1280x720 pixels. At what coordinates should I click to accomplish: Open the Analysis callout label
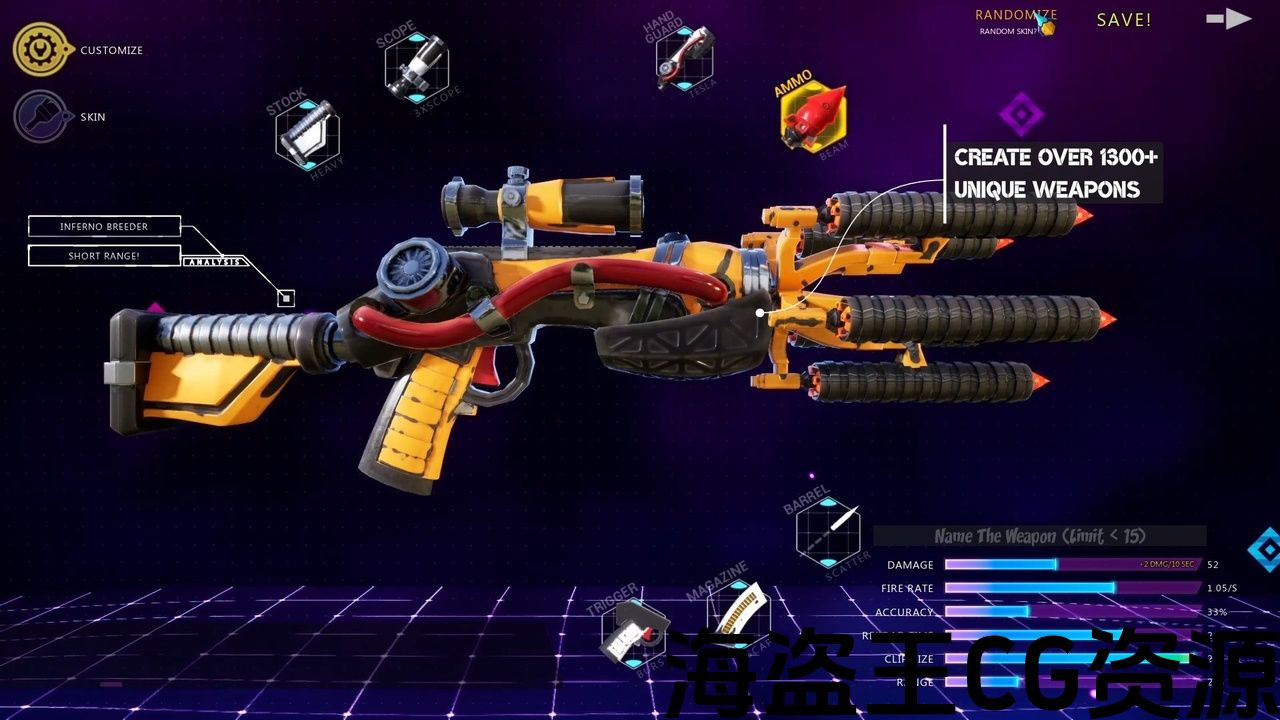click(x=215, y=262)
